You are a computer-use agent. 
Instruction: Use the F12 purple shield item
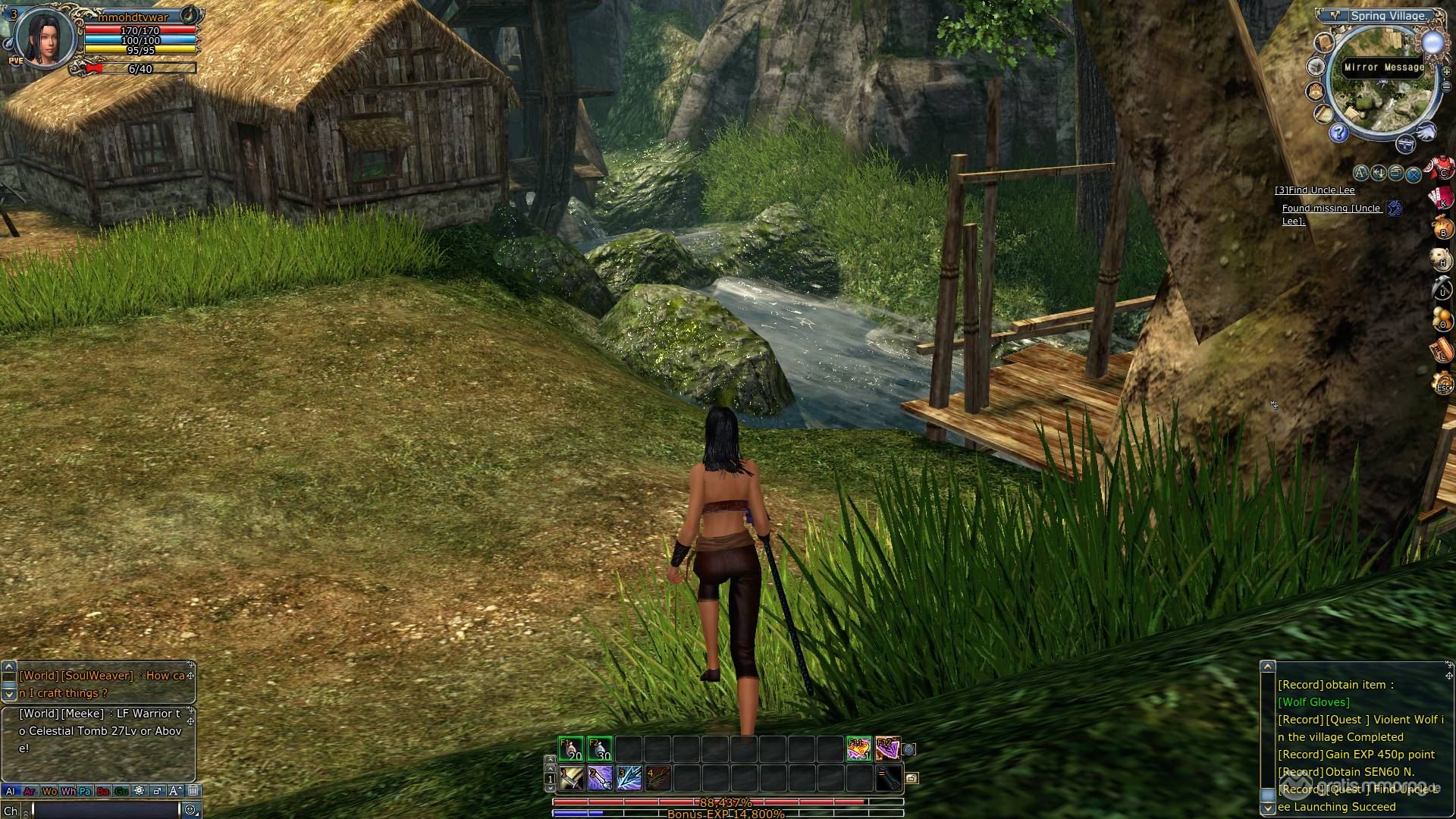887,749
